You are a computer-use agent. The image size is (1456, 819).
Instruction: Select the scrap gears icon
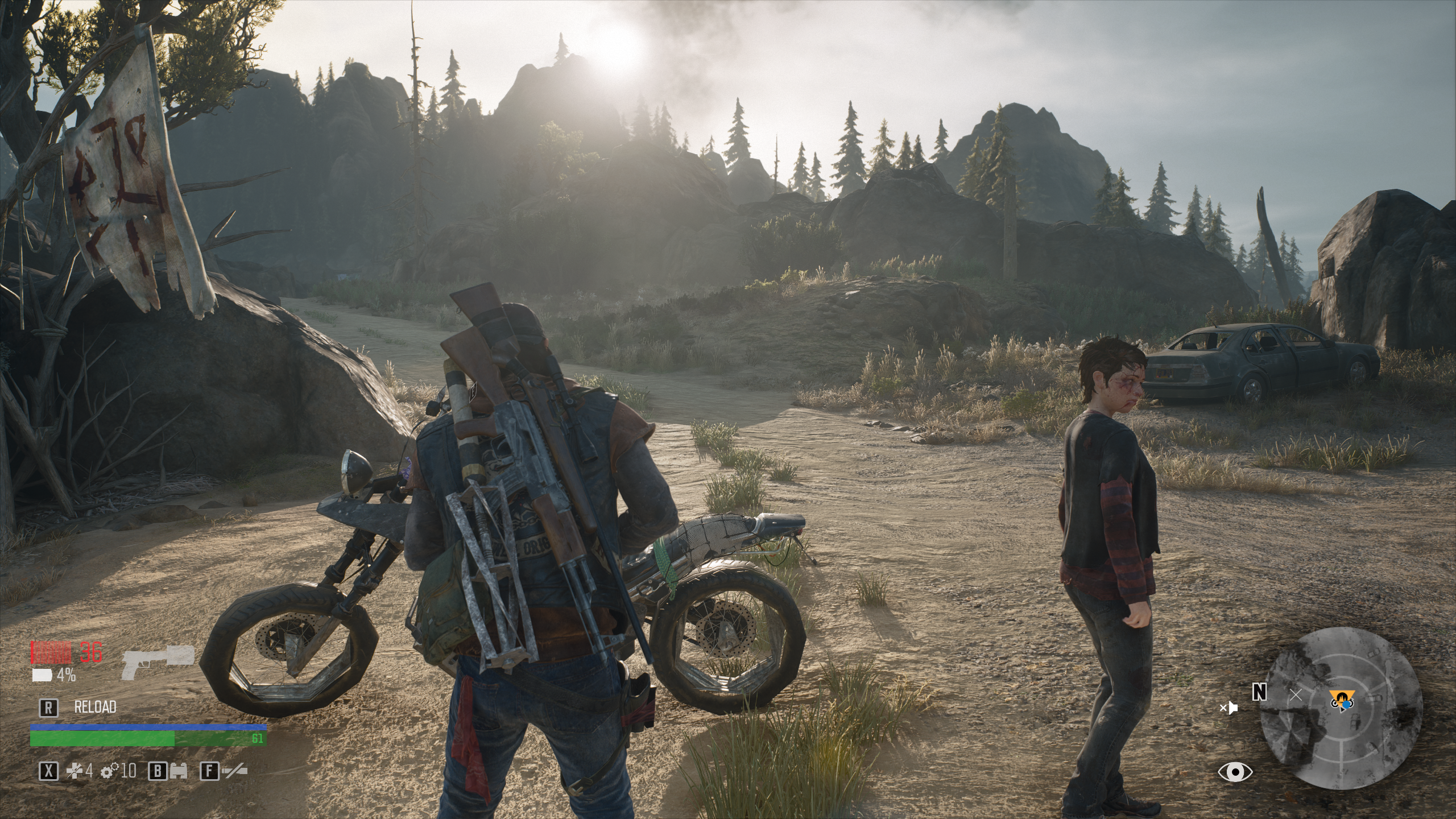click(109, 771)
